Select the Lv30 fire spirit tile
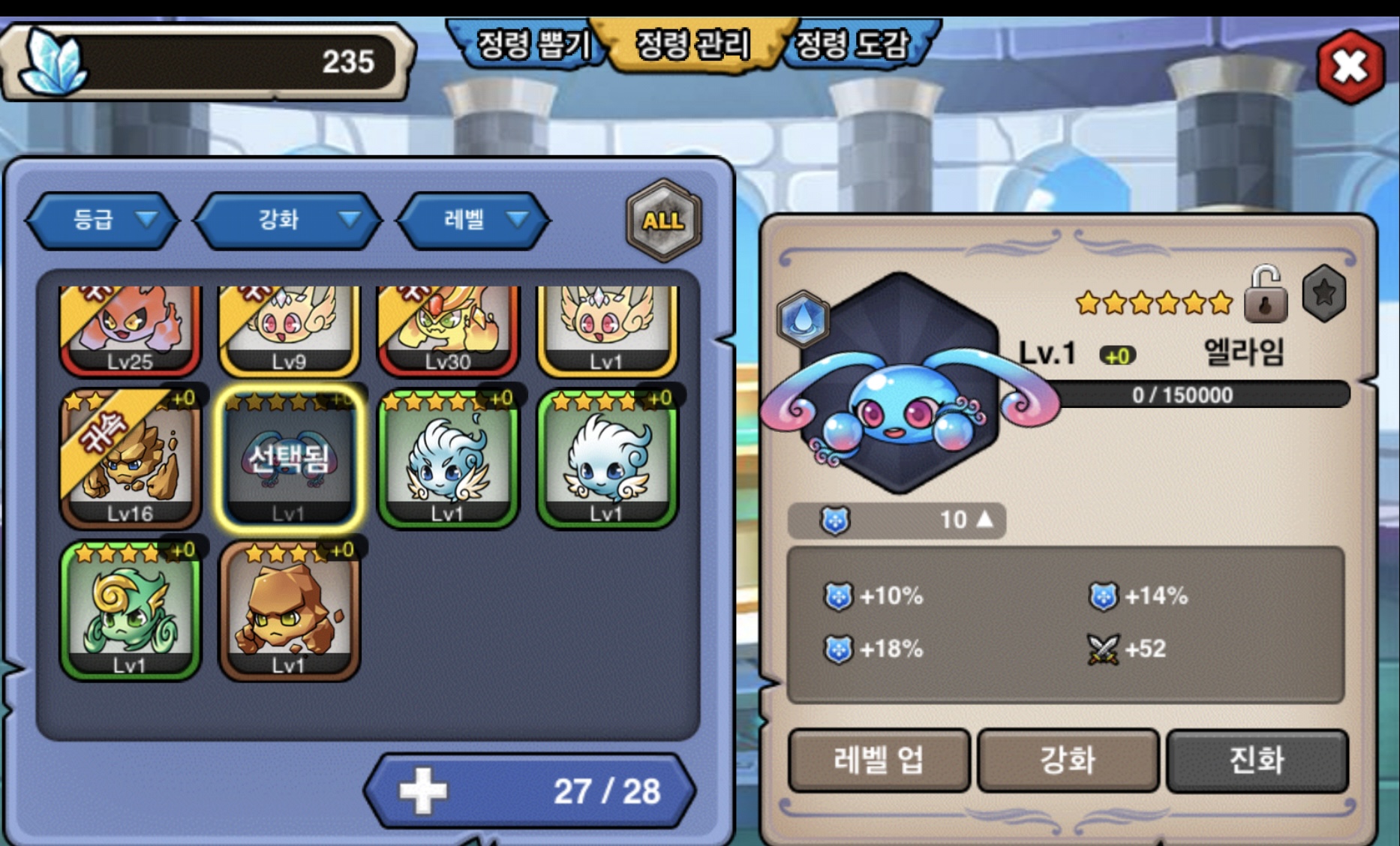 pos(448,330)
